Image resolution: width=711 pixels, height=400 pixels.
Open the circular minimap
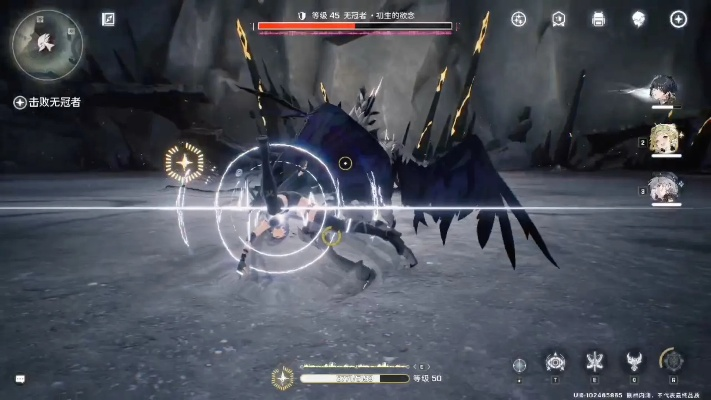46,45
